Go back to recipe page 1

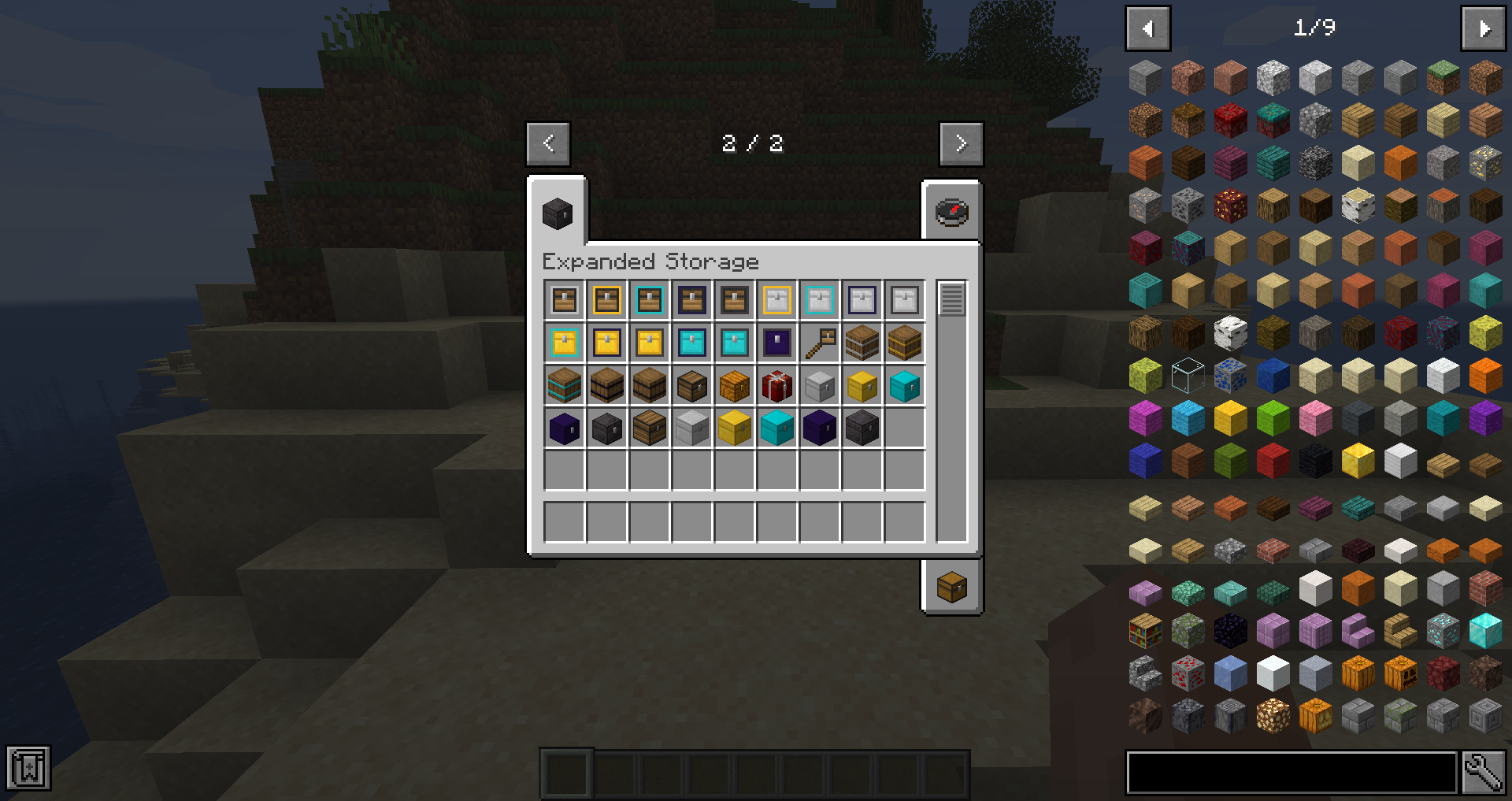548,143
